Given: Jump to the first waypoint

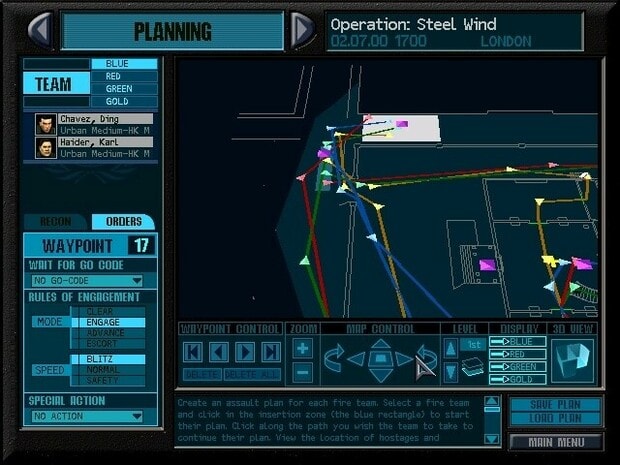Looking at the screenshot, I should click(193, 352).
